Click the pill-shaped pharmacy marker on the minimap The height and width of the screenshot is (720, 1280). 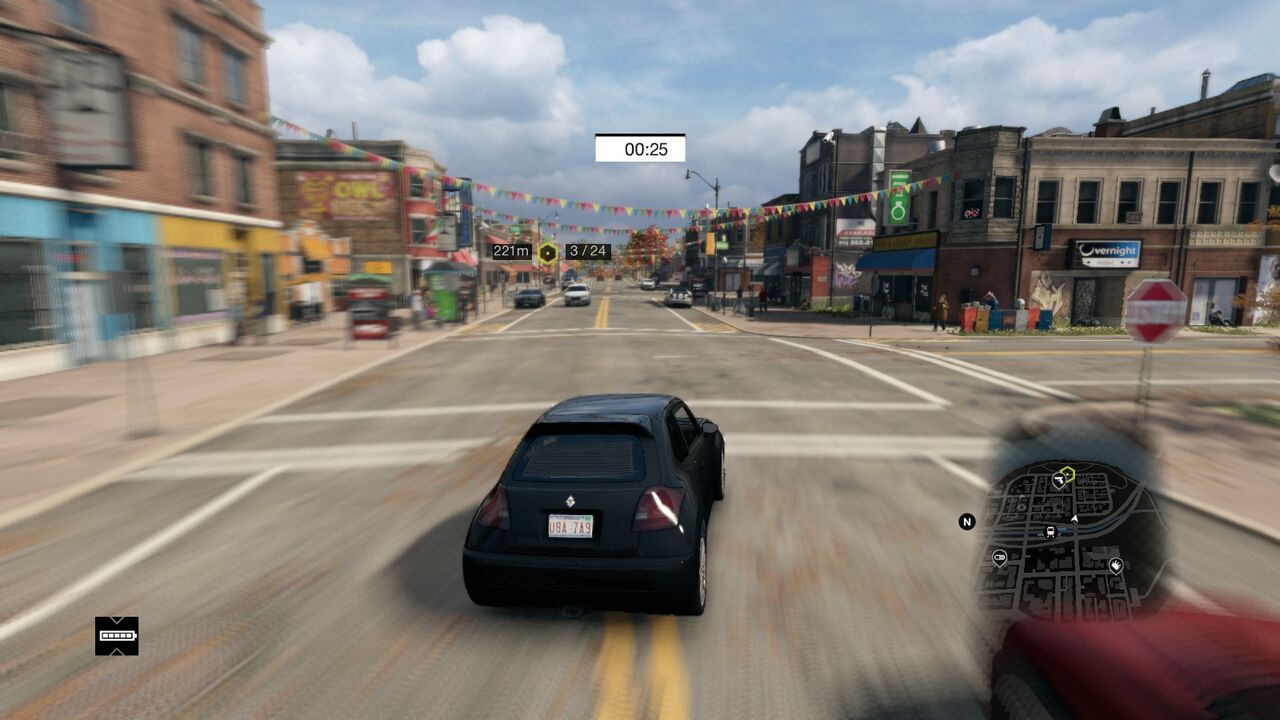[999, 558]
